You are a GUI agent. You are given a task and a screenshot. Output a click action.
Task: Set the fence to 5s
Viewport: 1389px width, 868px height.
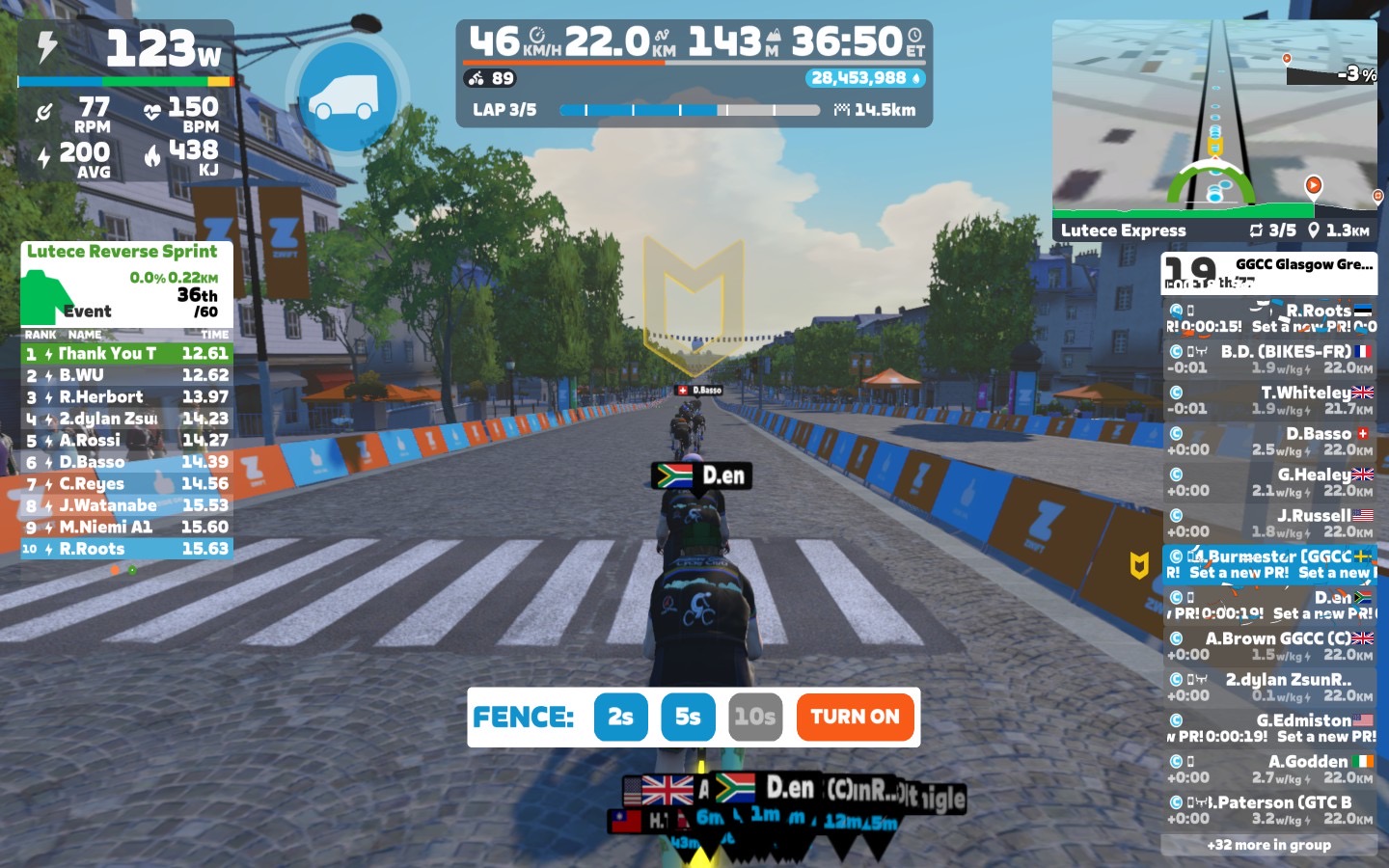(x=688, y=717)
